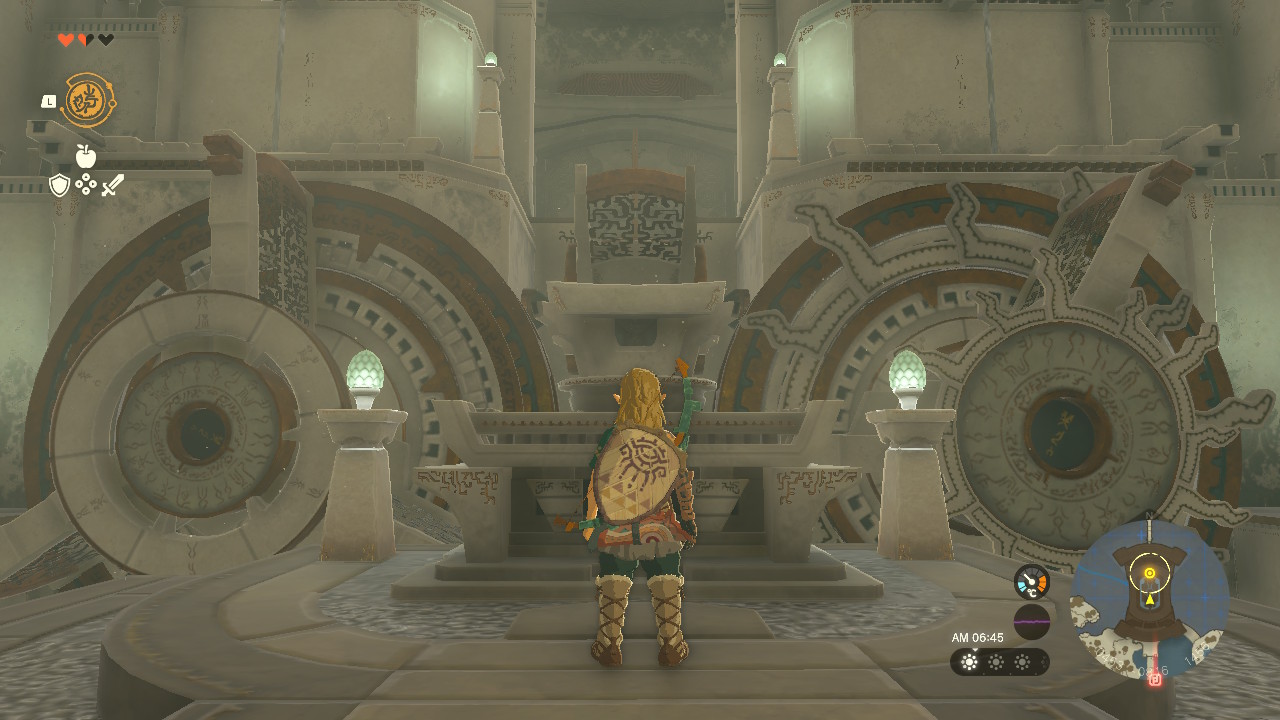Click the yellow objective marker on minimap

click(1150, 573)
